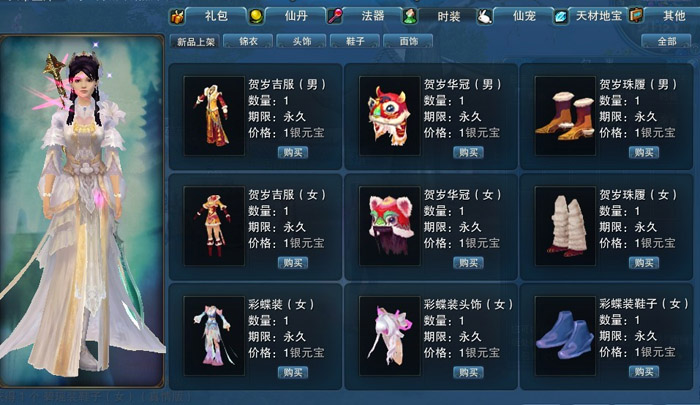700x405 pixels.
Task: Select the 法器 magic tools tab
Action: coord(372,16)
